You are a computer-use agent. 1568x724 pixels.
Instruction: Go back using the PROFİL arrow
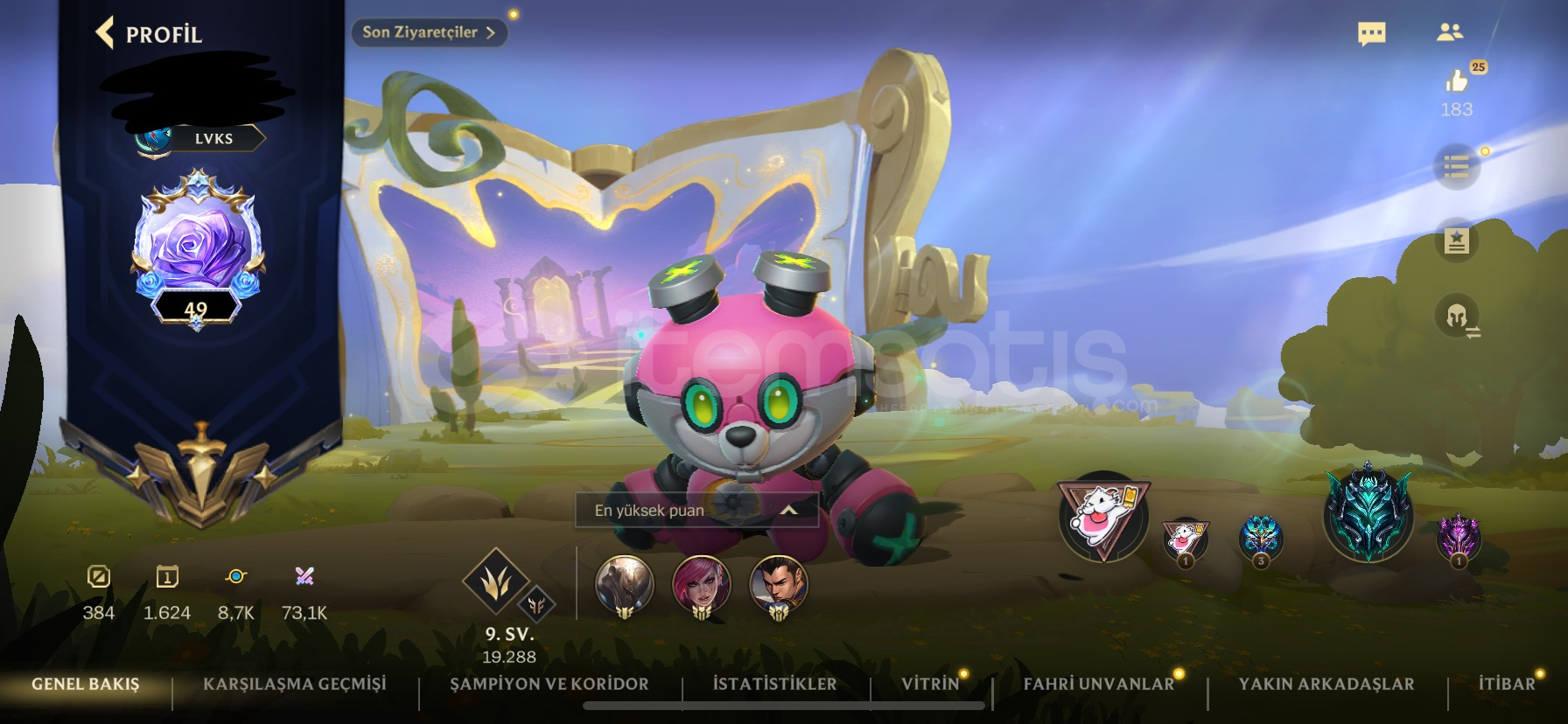104,31
